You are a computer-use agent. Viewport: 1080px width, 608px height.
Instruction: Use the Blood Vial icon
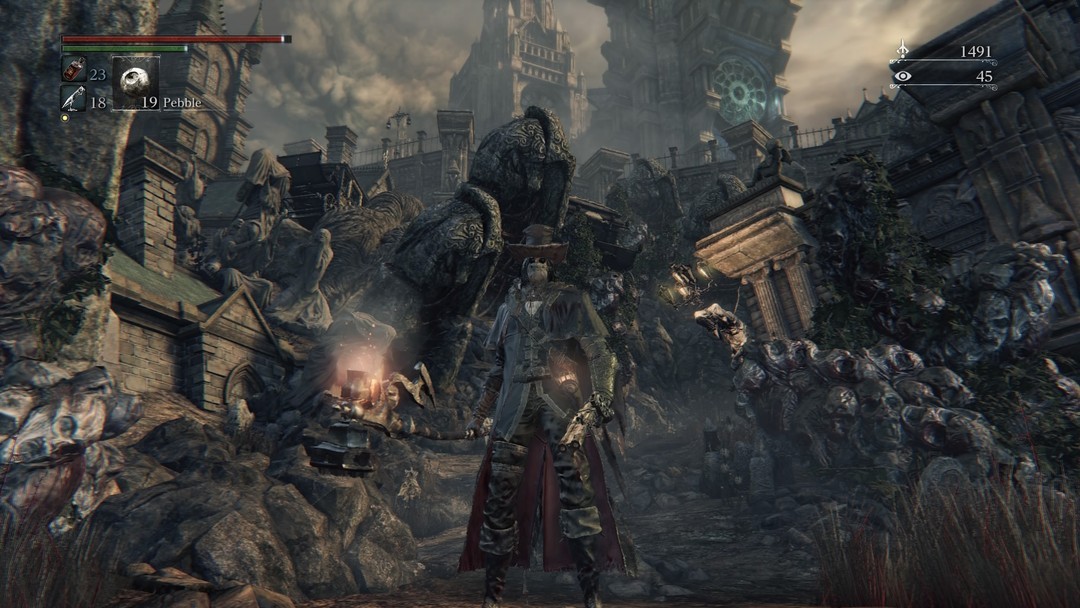pyautogui.click(x=73, y=71)
